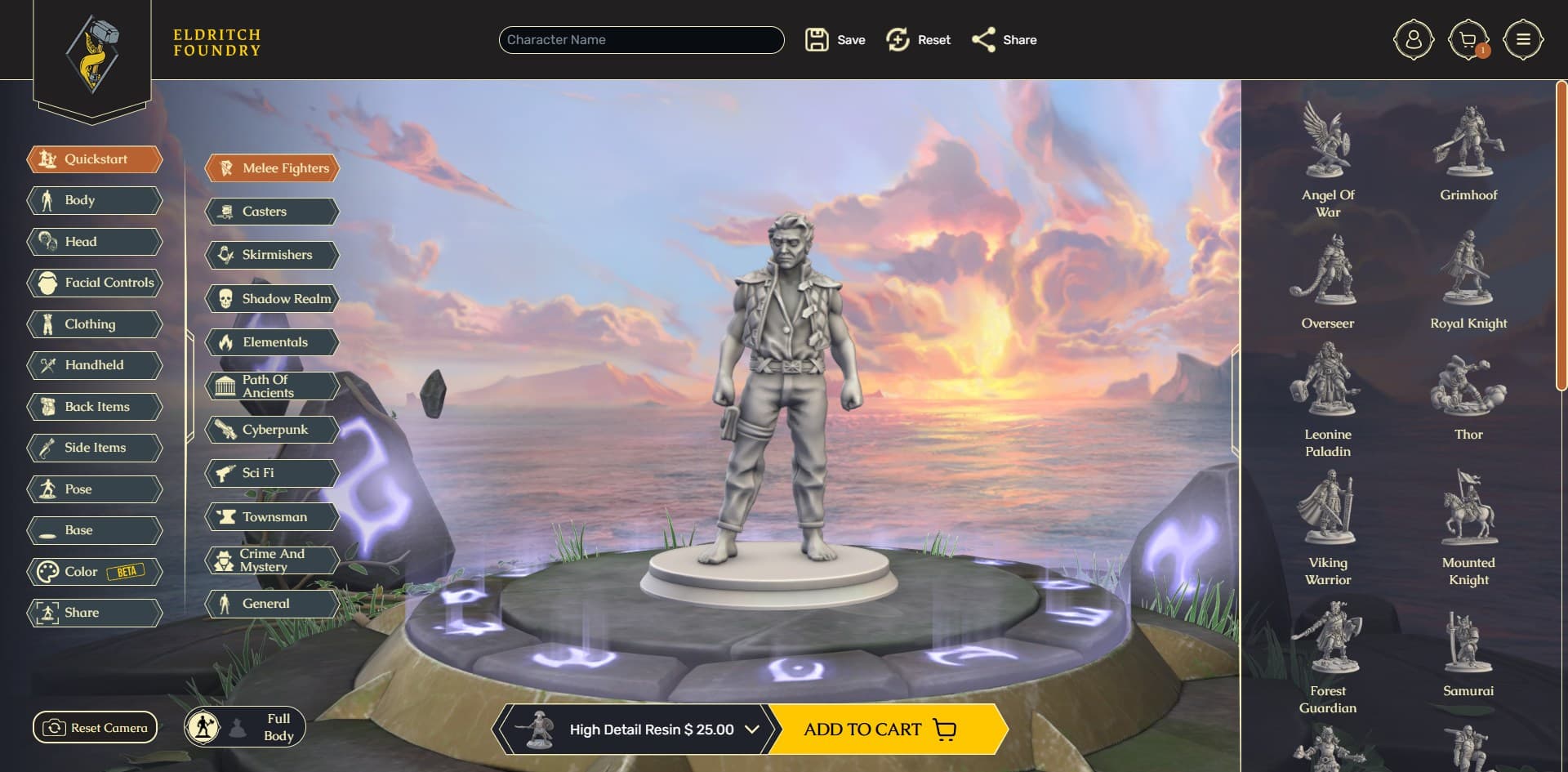Open the Color beta section

coord(95,572)
